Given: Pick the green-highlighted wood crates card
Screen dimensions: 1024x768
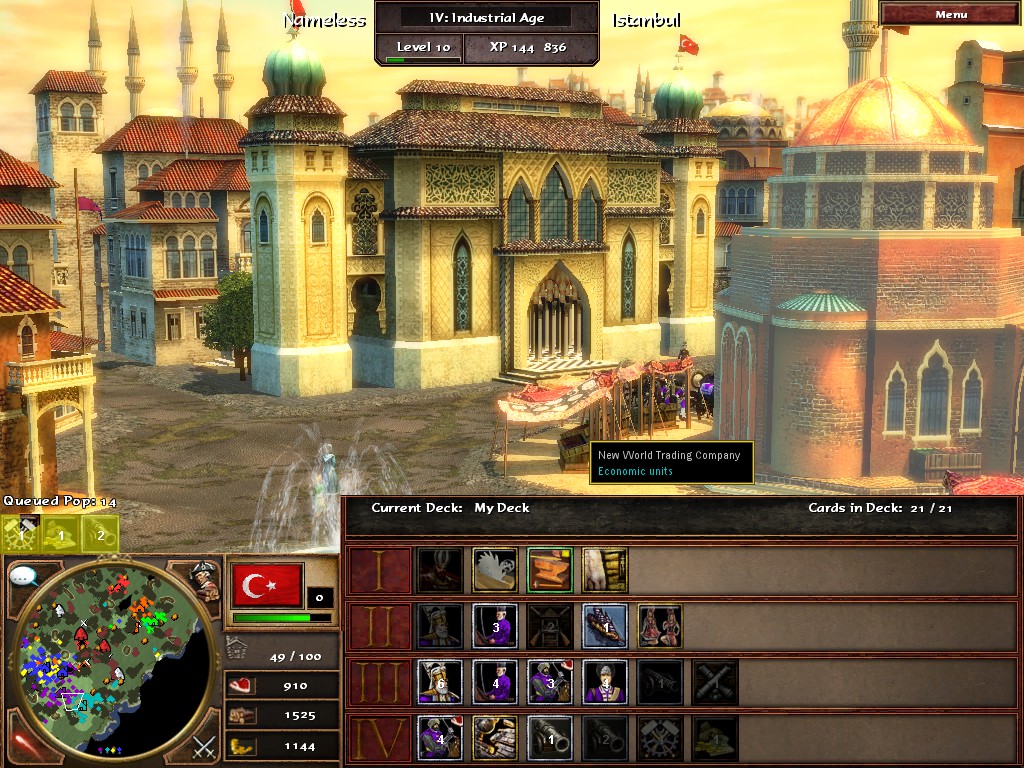Looking at the screenshot, I should 550,570.
